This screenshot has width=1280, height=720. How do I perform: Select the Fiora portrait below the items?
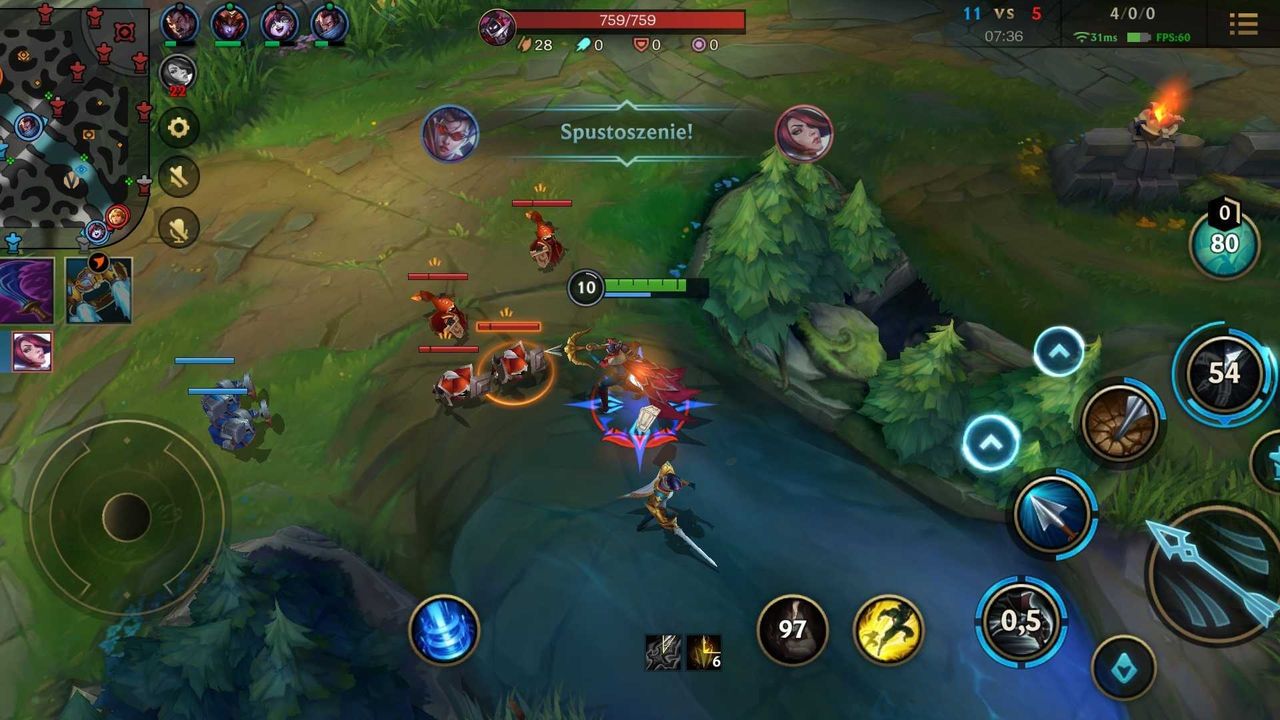pos(30,351)
